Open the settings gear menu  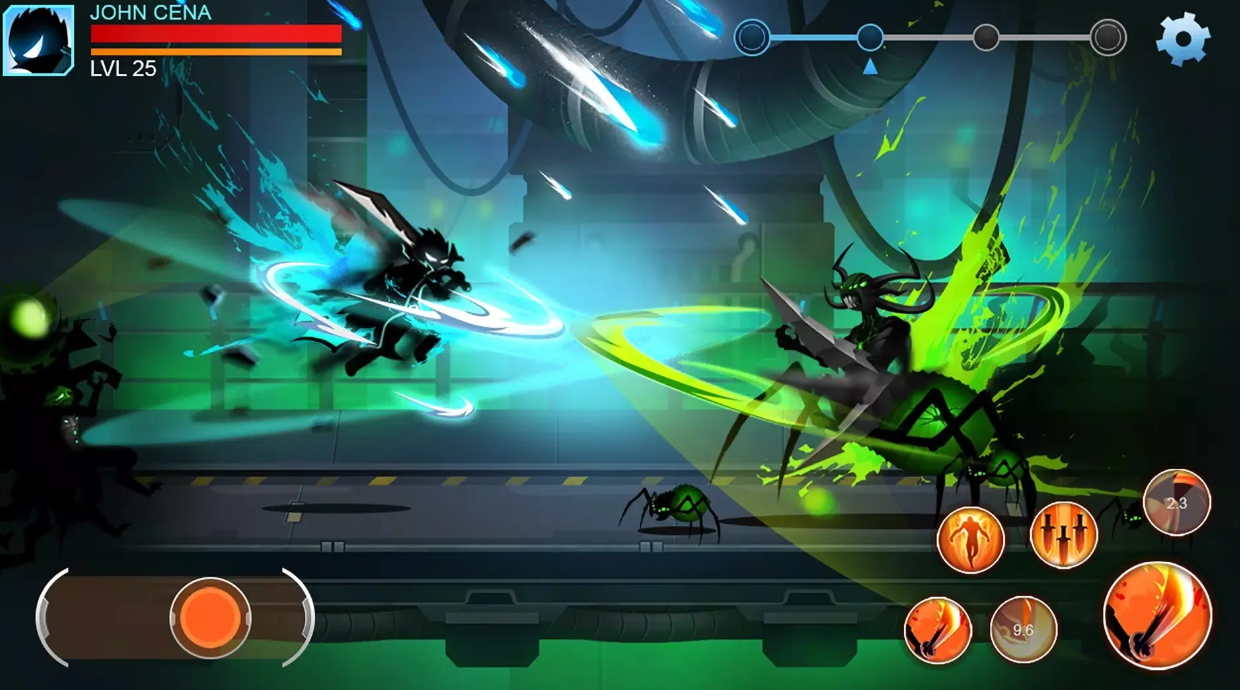(x=1183, y=40)
